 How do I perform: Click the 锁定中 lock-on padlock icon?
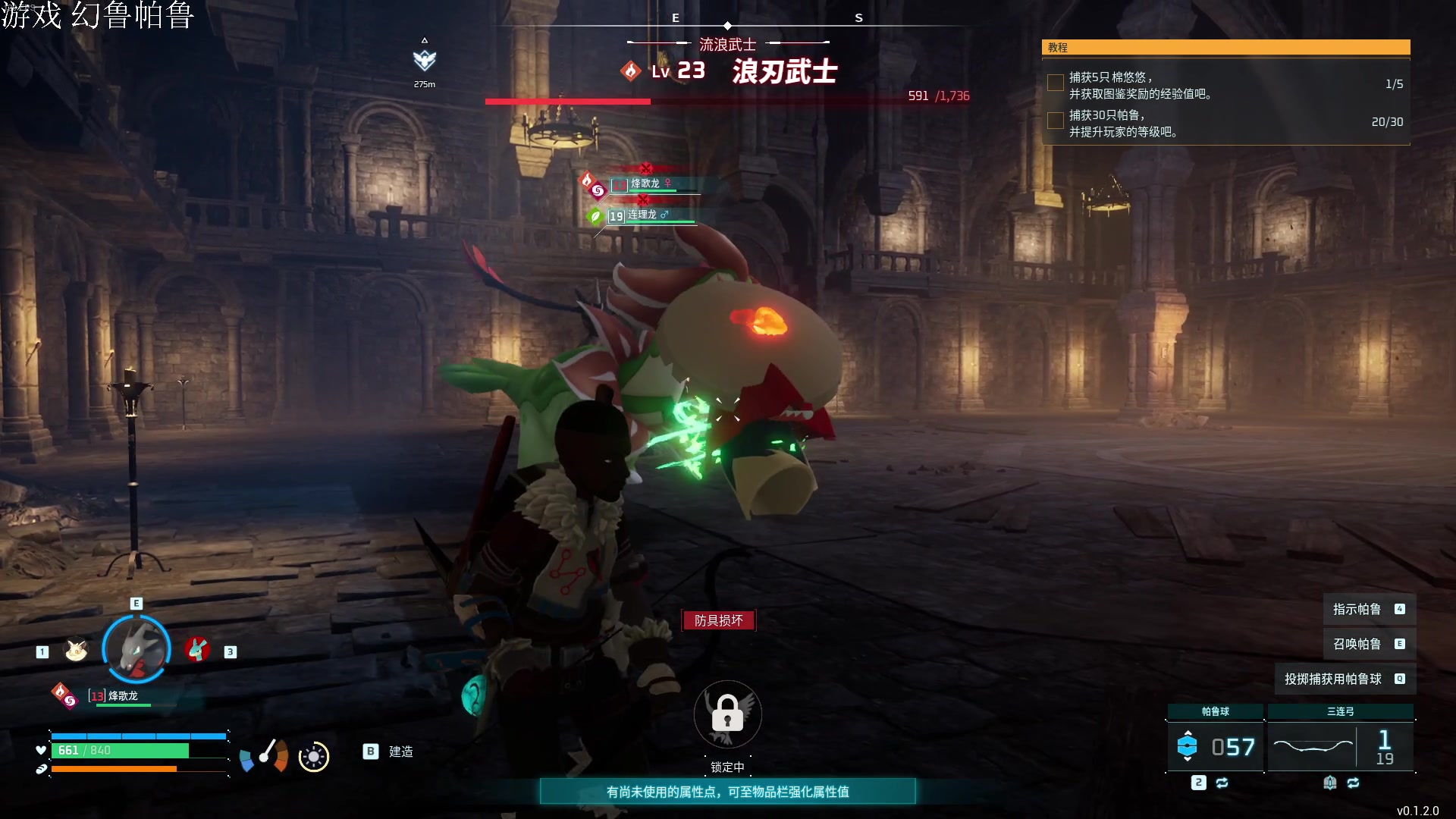tap(727, 714)
